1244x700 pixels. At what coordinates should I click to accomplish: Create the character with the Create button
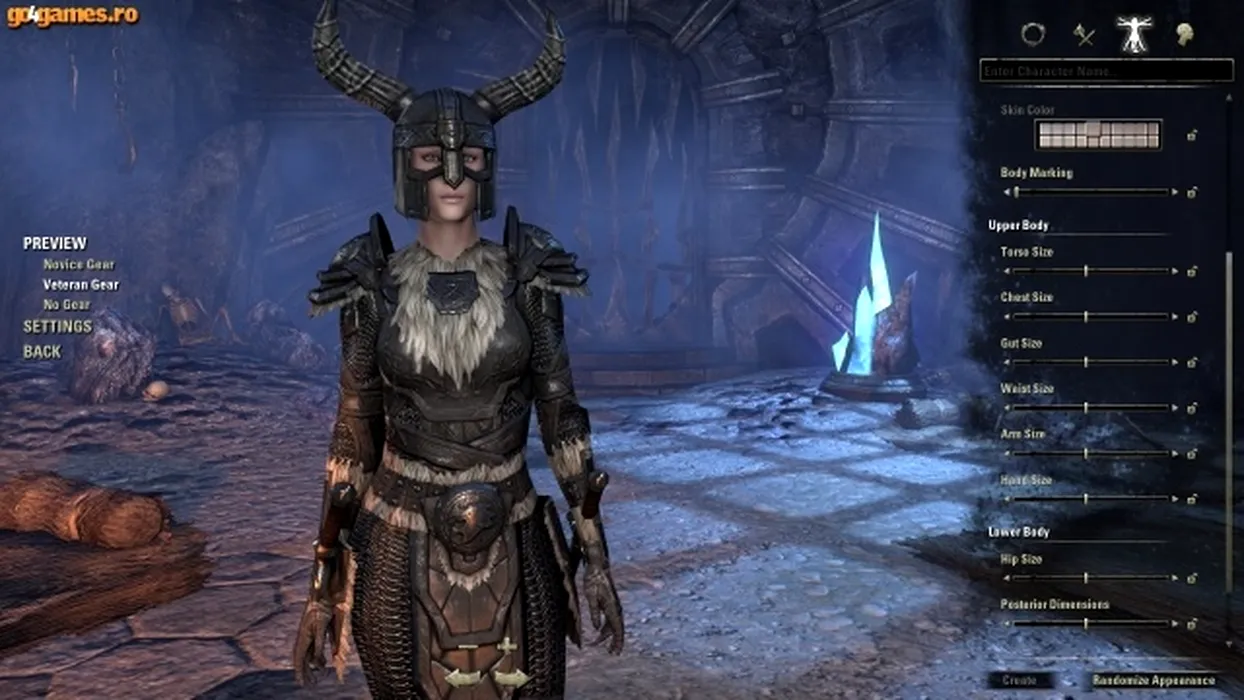coord(1019,681)
